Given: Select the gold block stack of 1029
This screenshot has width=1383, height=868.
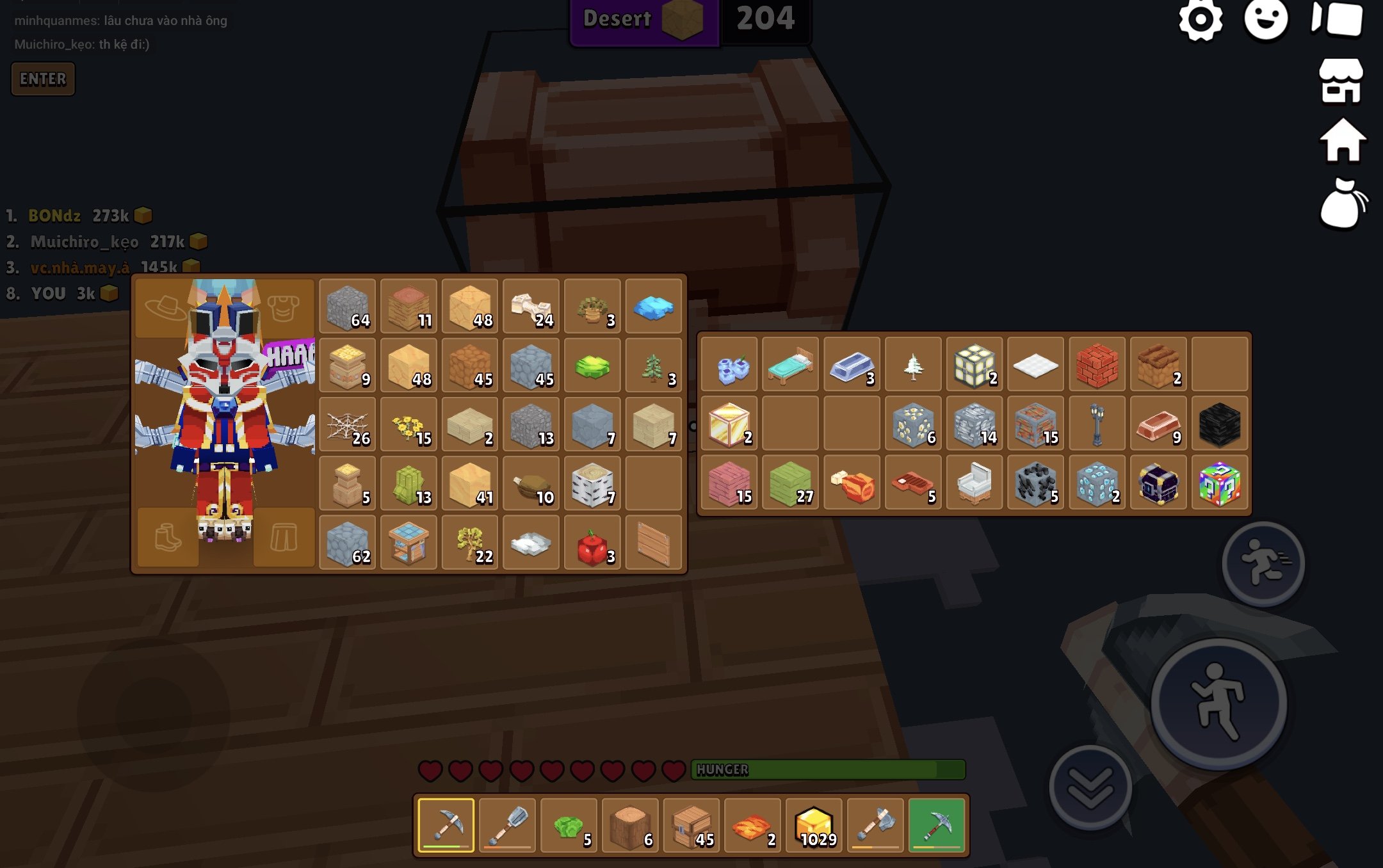Looking at the screenshot, I should [x=814, y=826].
